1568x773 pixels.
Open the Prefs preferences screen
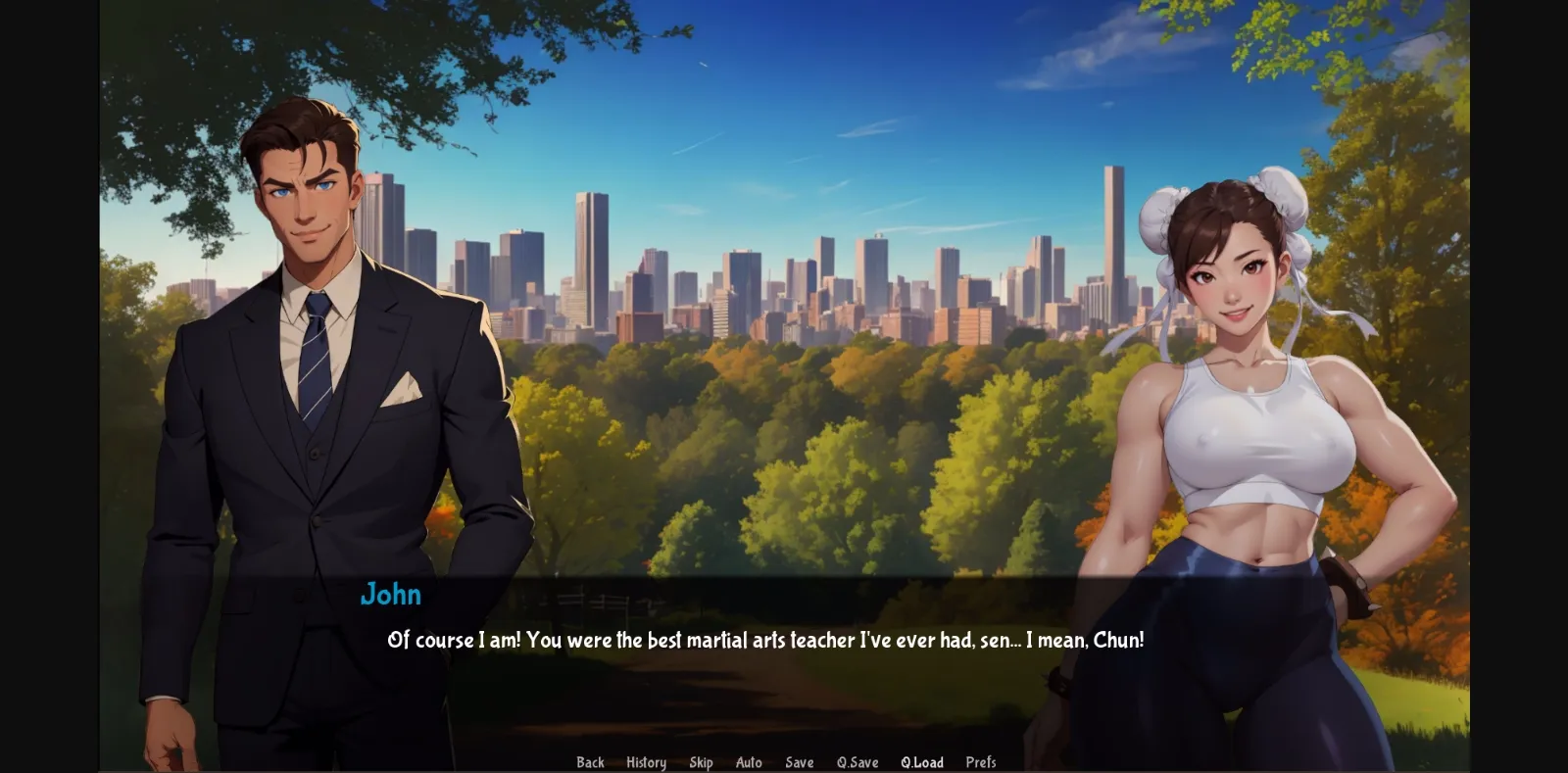tap(981, 761)
